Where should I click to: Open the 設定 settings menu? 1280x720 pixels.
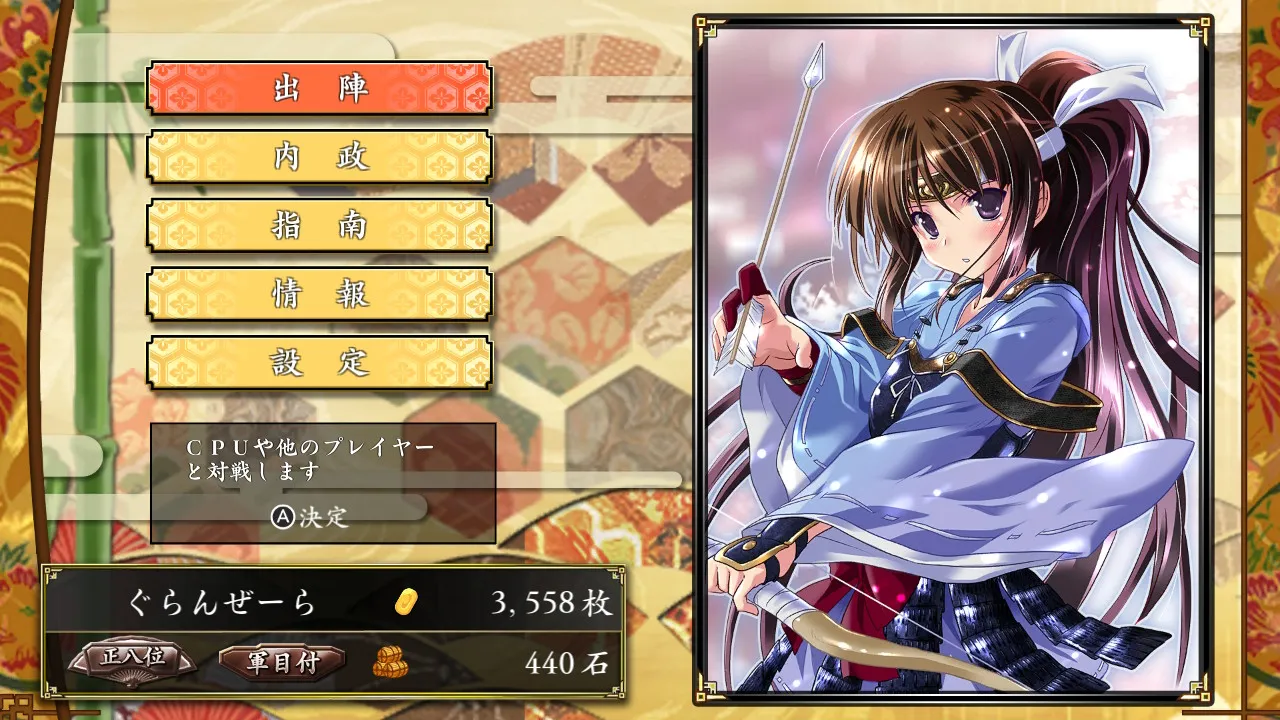click(x=320, y=362)
